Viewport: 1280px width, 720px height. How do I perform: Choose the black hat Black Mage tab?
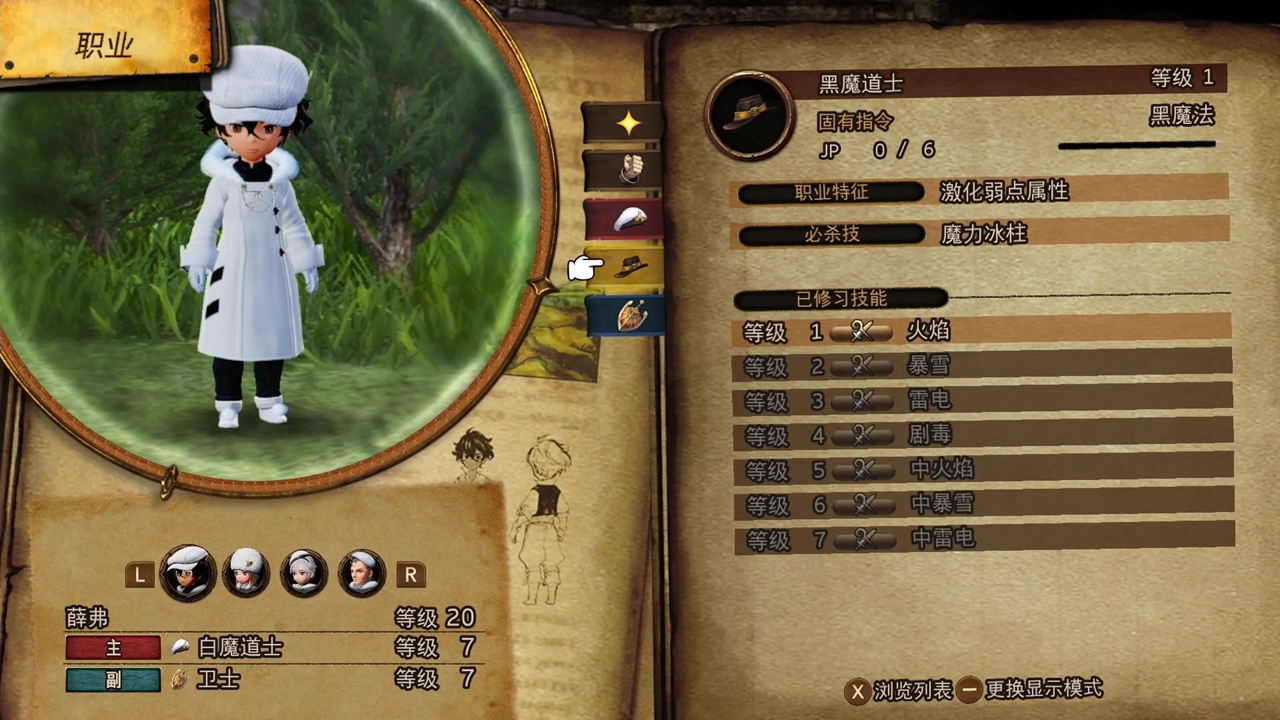pyautogui.click(x=628, y=266)
